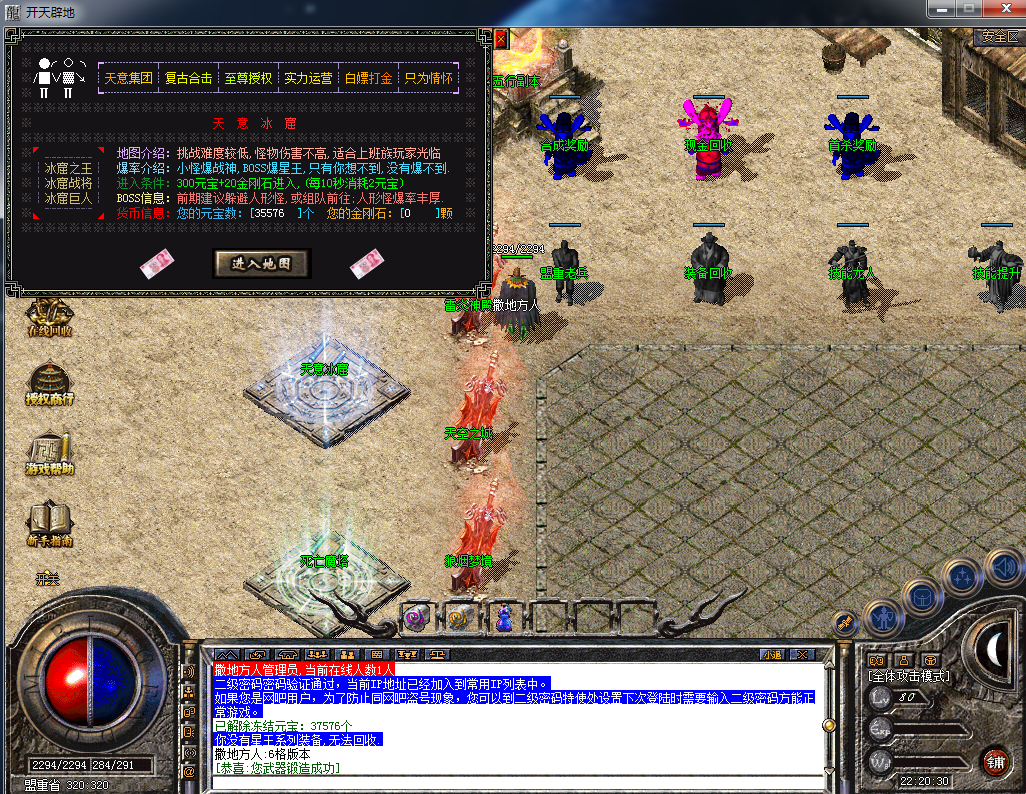Select the 天意集团 tab
This screenshot has height=794, width=1026.
129,78
